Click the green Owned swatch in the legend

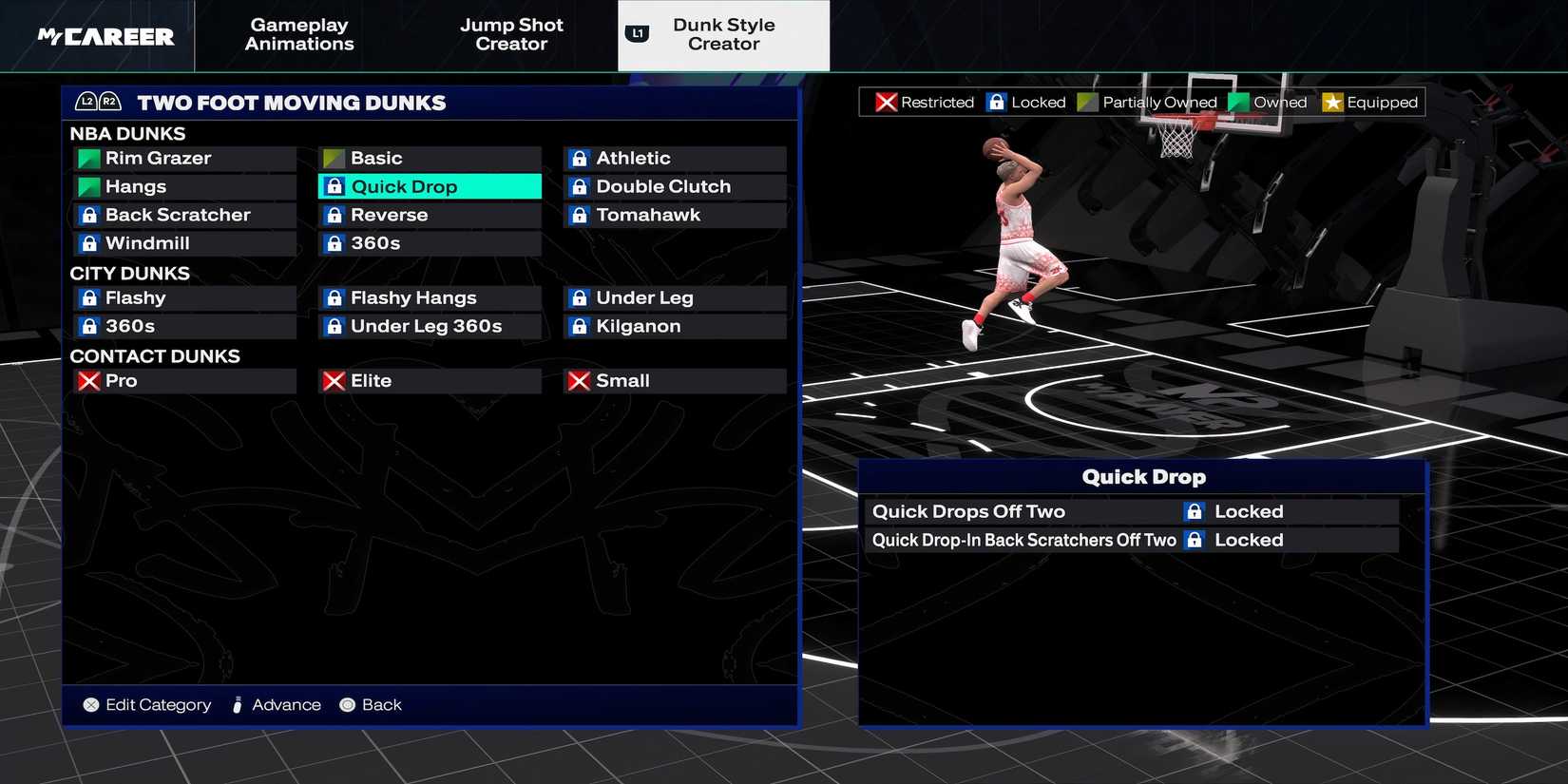(x=1237, y=102)
